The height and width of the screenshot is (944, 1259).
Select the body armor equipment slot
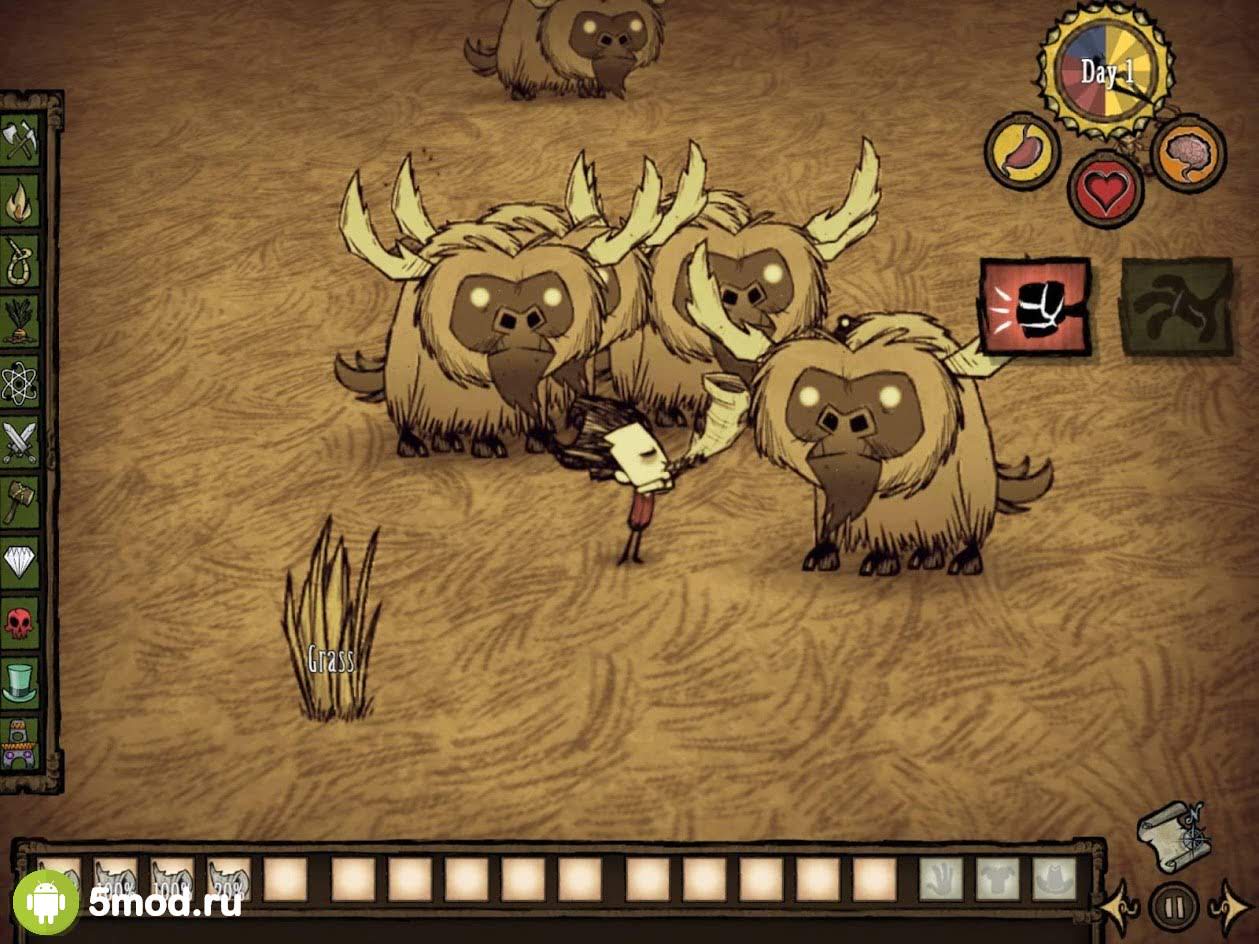[x=997, y=879]
